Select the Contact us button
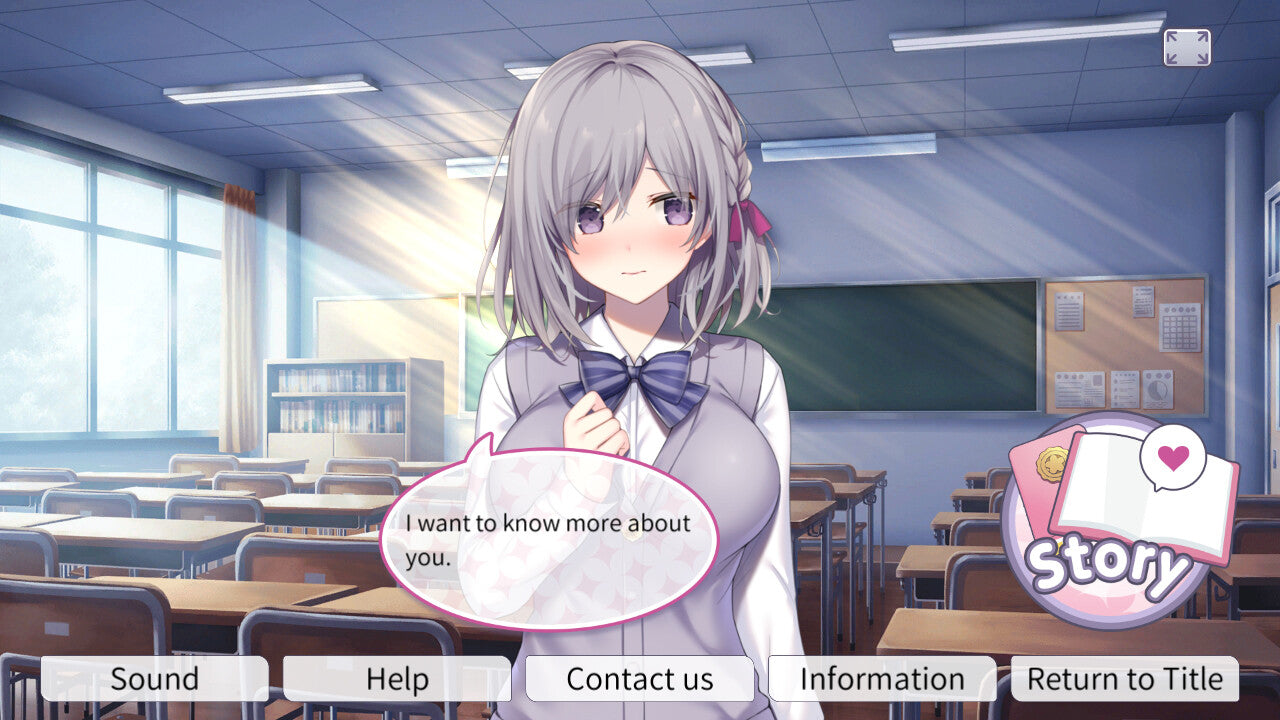Image resolution: width=1280 pixels, height=720 pixels. pos(640,679)
